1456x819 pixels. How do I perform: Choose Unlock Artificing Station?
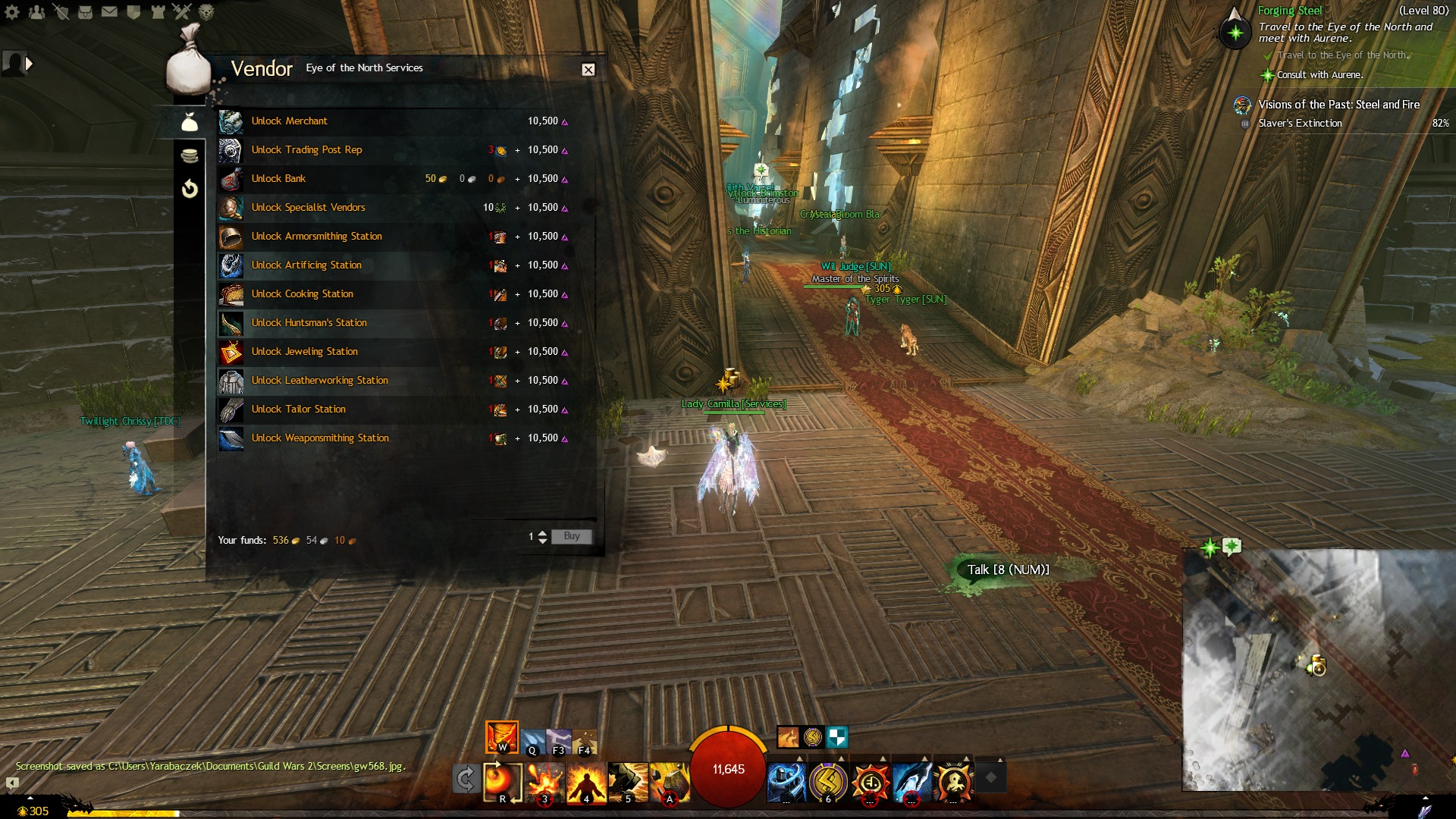pyautogui.click(x=306, y=265)
